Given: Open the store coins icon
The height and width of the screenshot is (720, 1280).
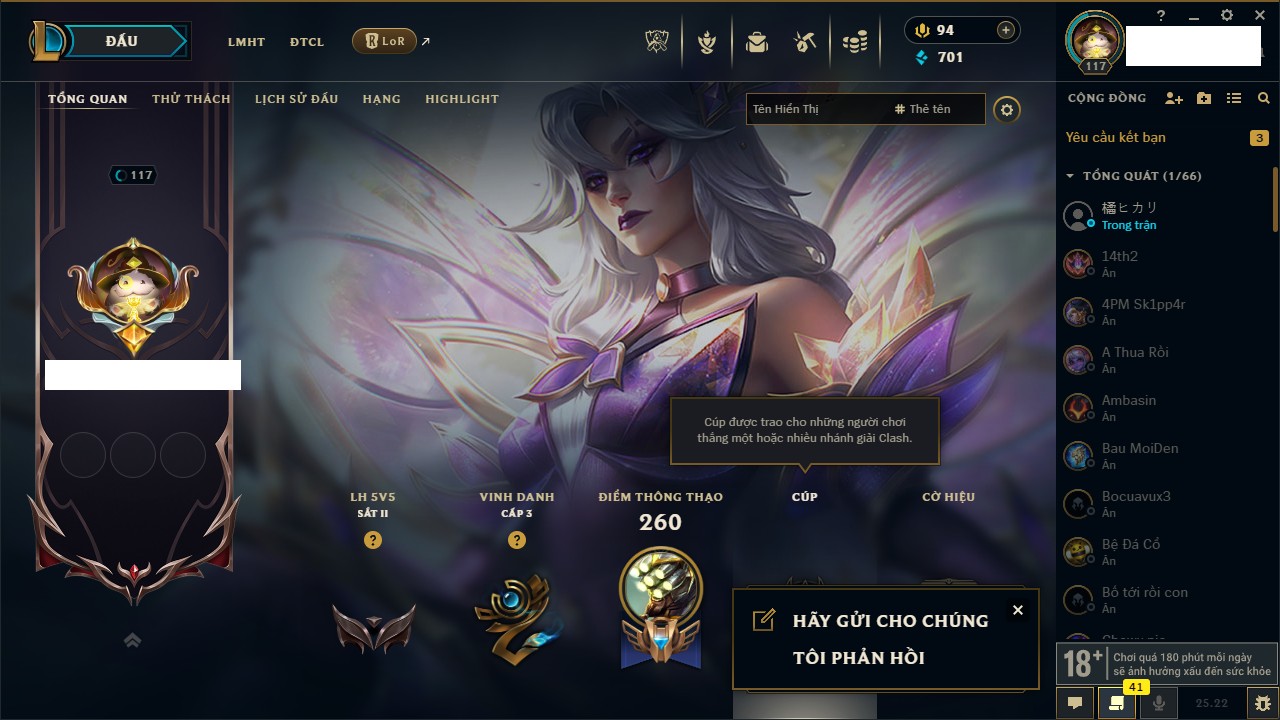Looking at the screenshot, I should 855,42.
